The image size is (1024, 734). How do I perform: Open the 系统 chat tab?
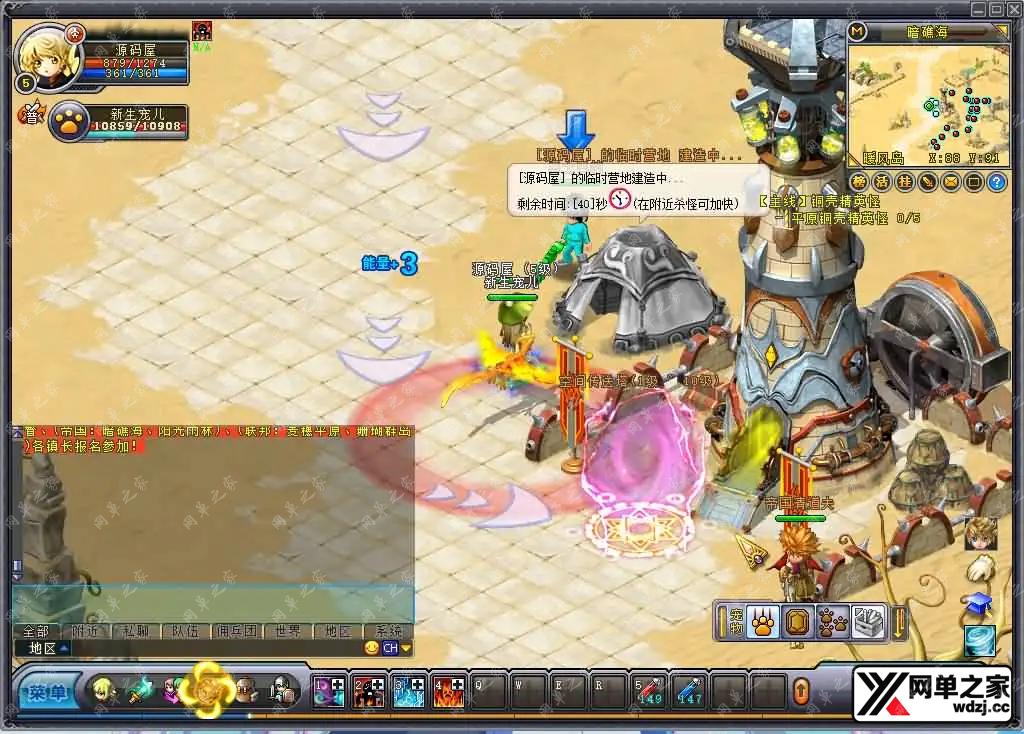pyautogui.click(x=387, y=631)
